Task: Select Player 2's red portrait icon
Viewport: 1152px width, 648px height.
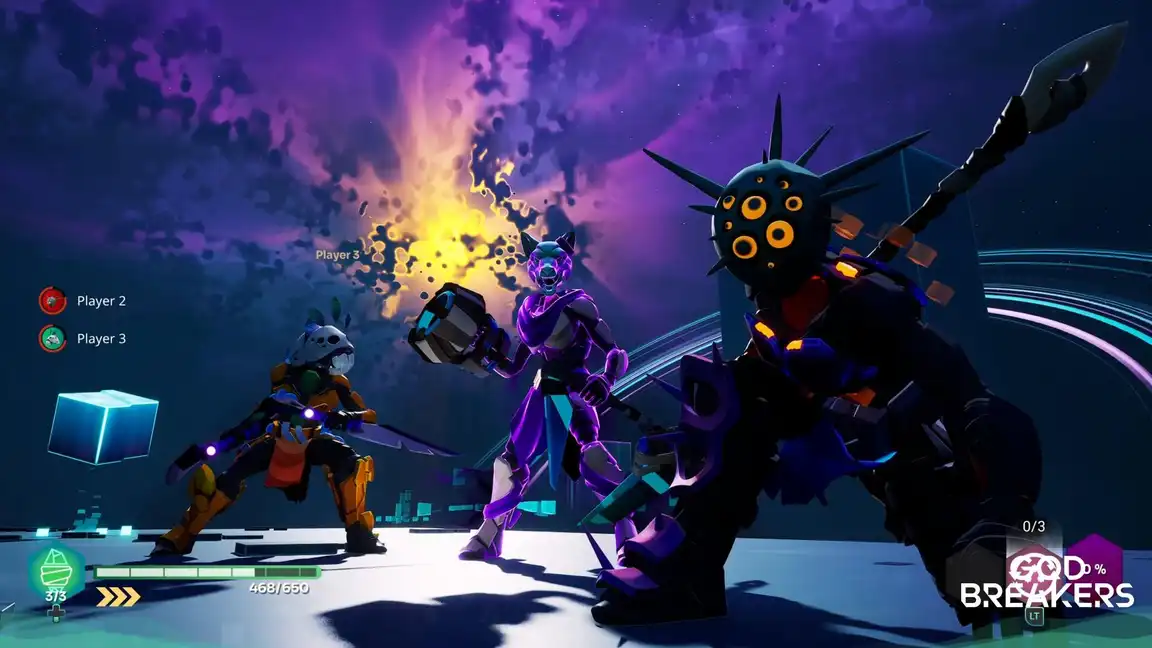Action: (52, 300)
